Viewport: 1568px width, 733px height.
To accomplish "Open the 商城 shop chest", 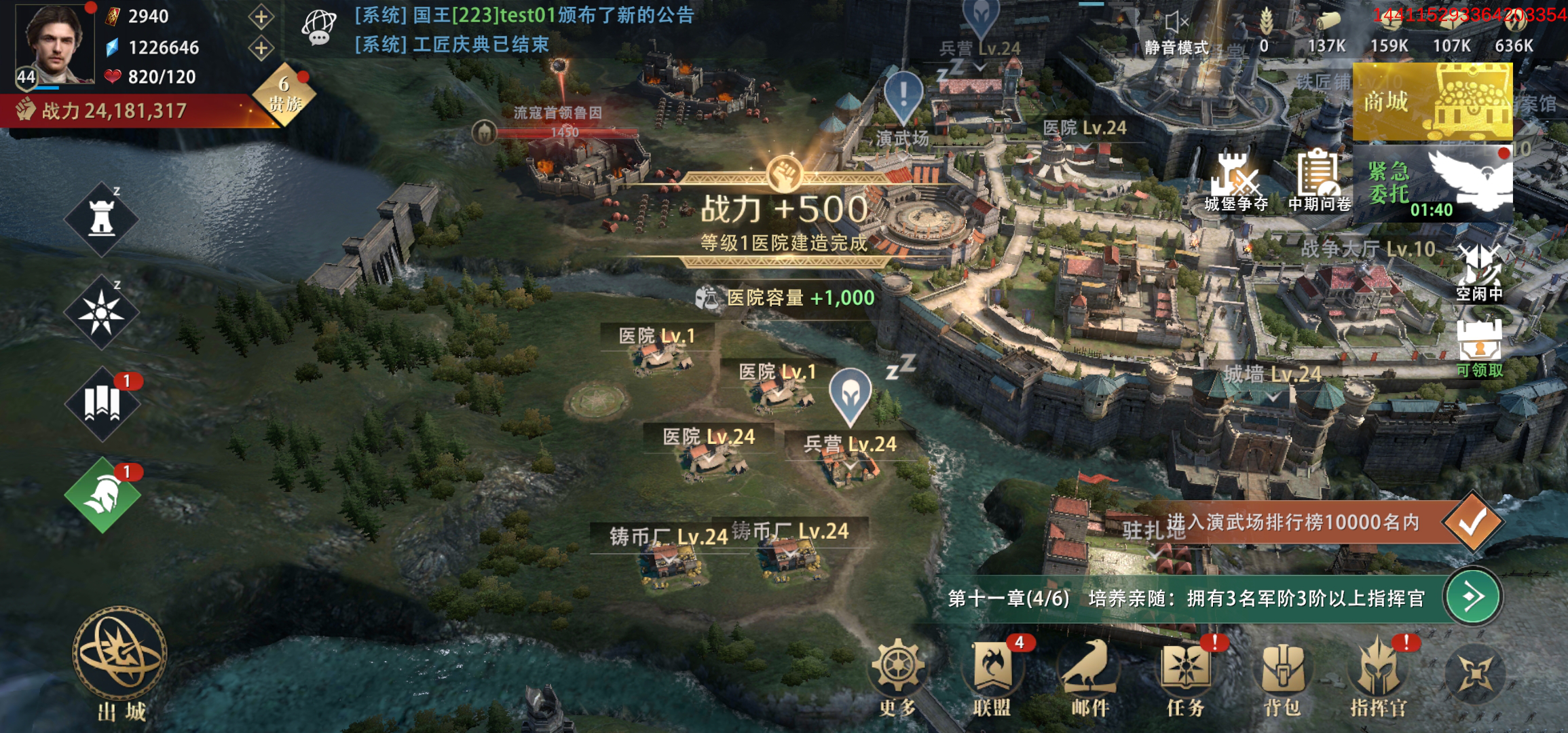I will (1432, 102).
